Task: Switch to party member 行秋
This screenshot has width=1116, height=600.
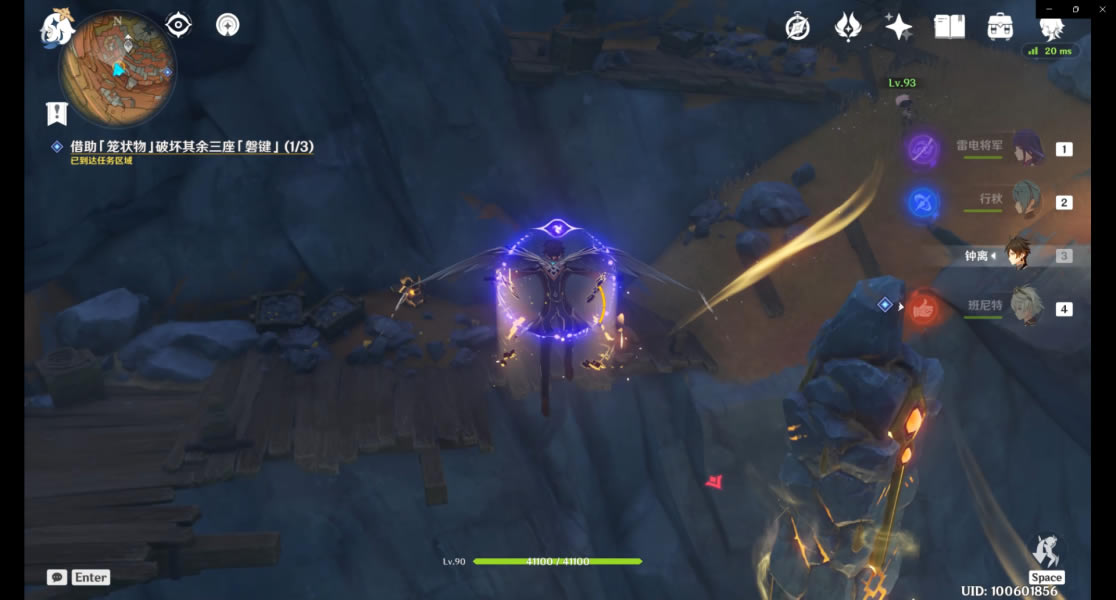Action: (x=1027, y=201)
